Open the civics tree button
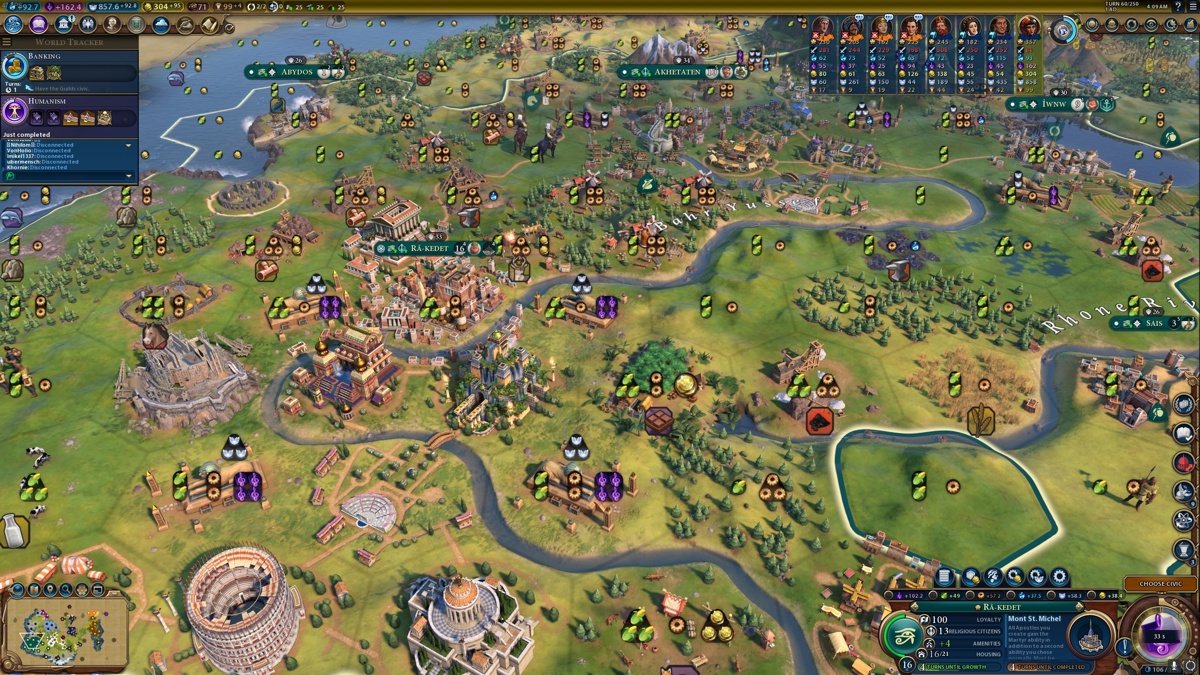 pos(38,24)
